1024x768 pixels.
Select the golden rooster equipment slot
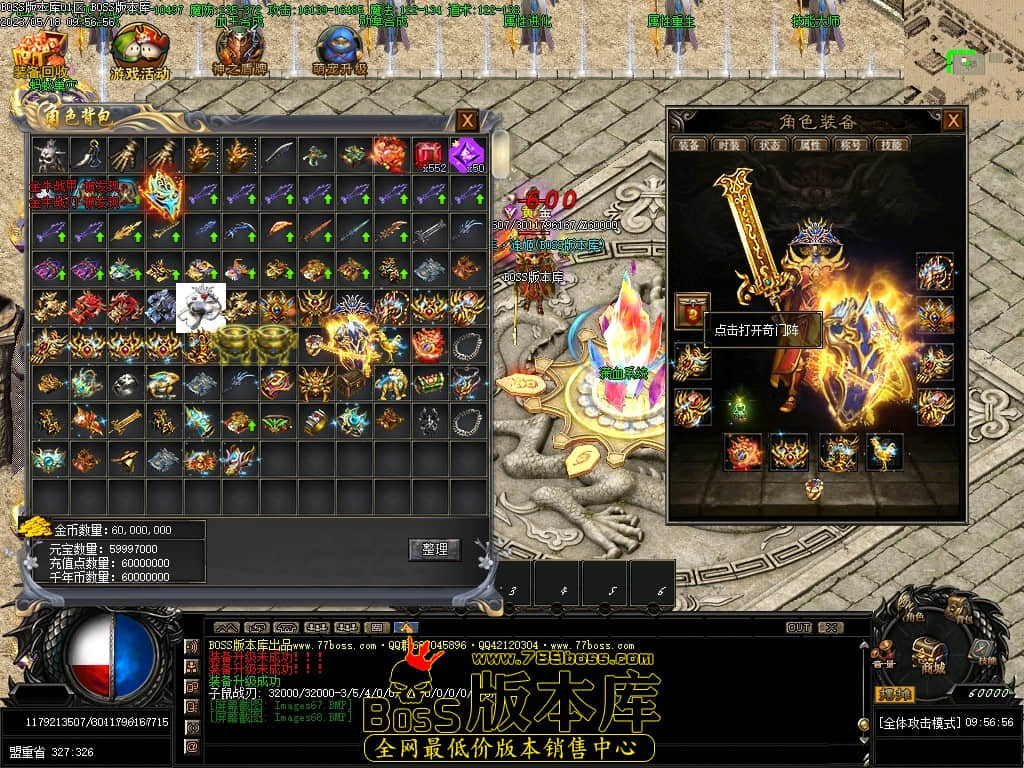[x=884, y=452]
